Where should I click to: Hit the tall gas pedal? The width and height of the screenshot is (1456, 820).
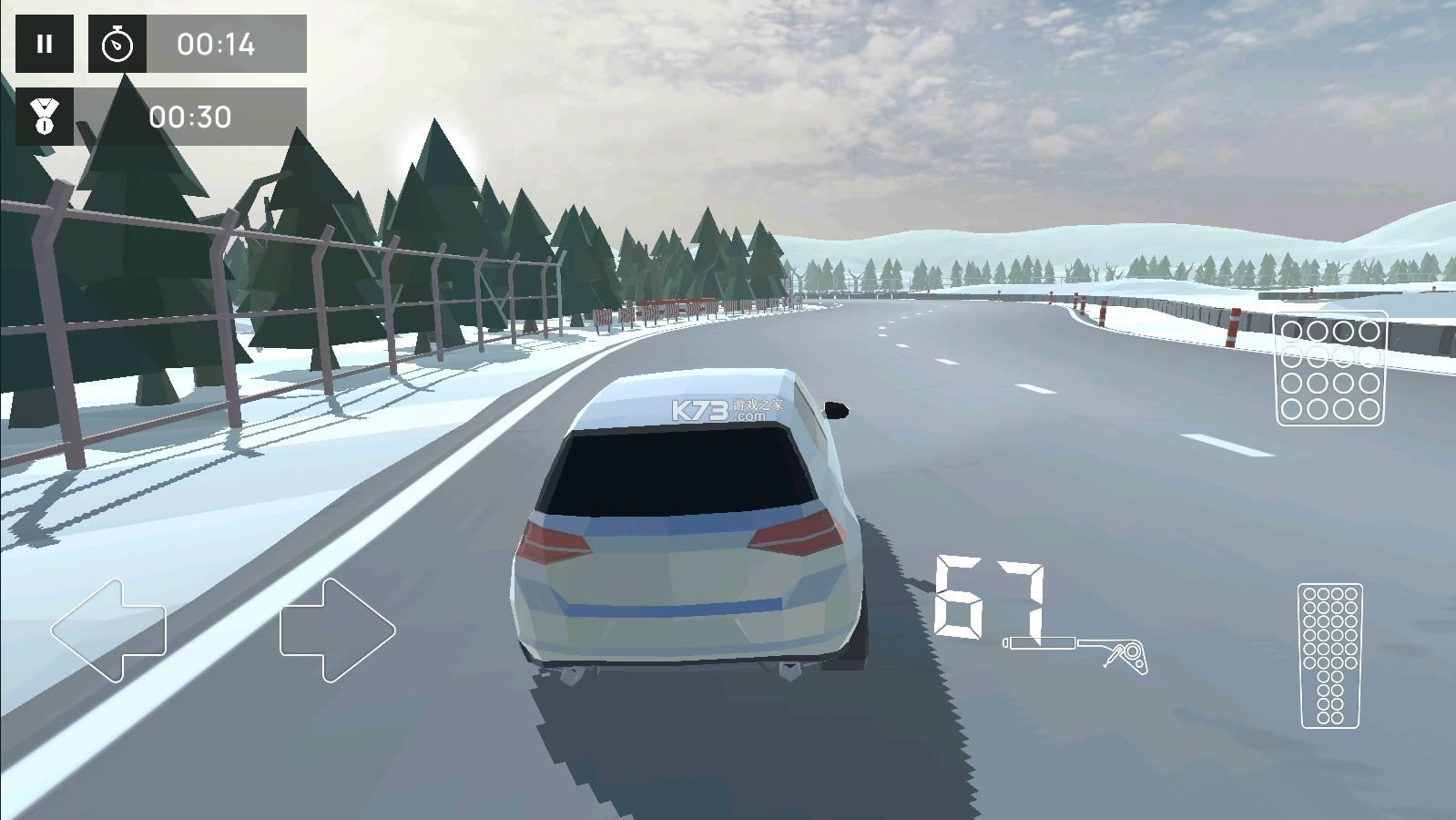coord(1330,655)
